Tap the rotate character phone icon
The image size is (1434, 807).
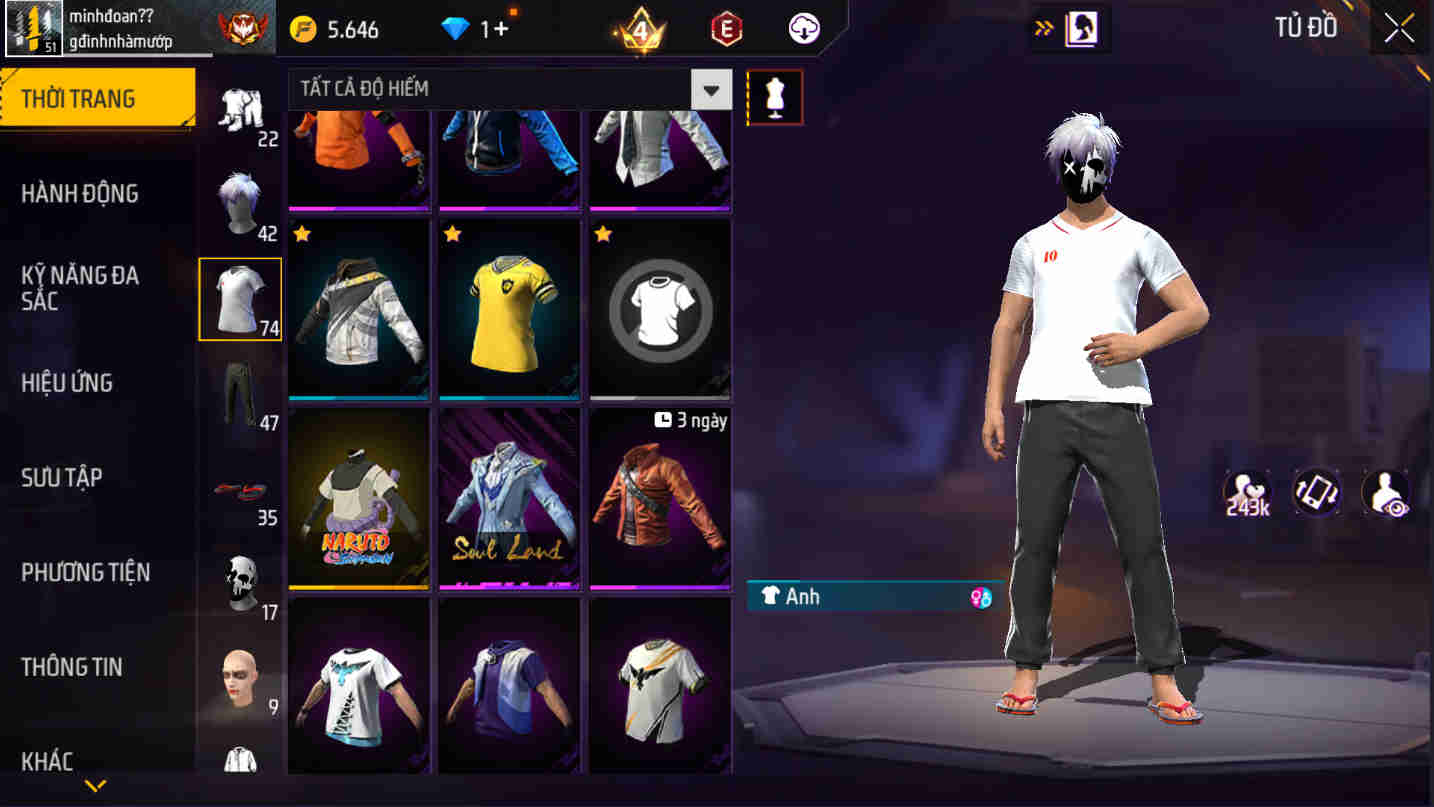(x=1316, y=492)
